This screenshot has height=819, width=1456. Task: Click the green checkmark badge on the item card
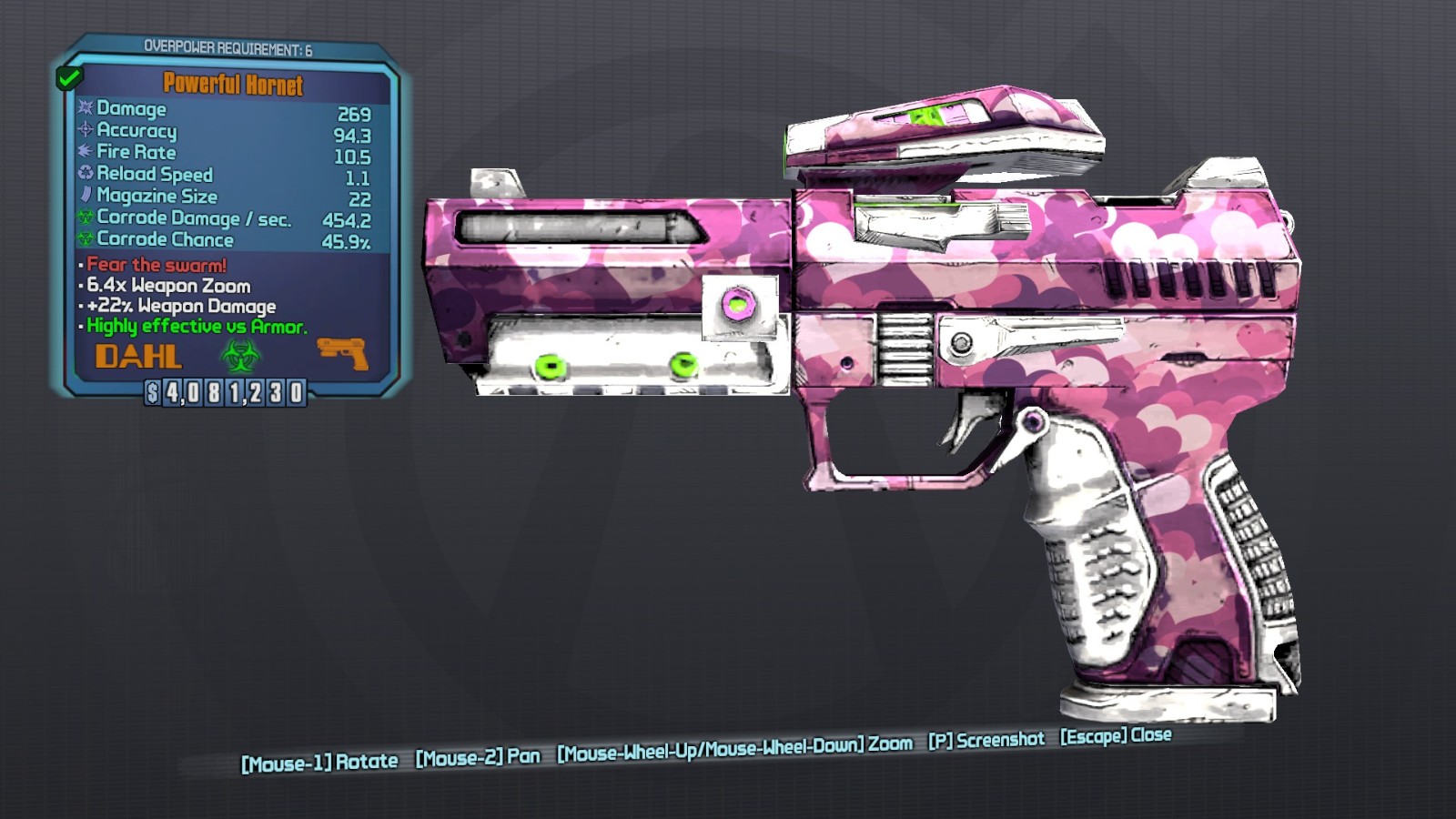click(x=68, y=78)
